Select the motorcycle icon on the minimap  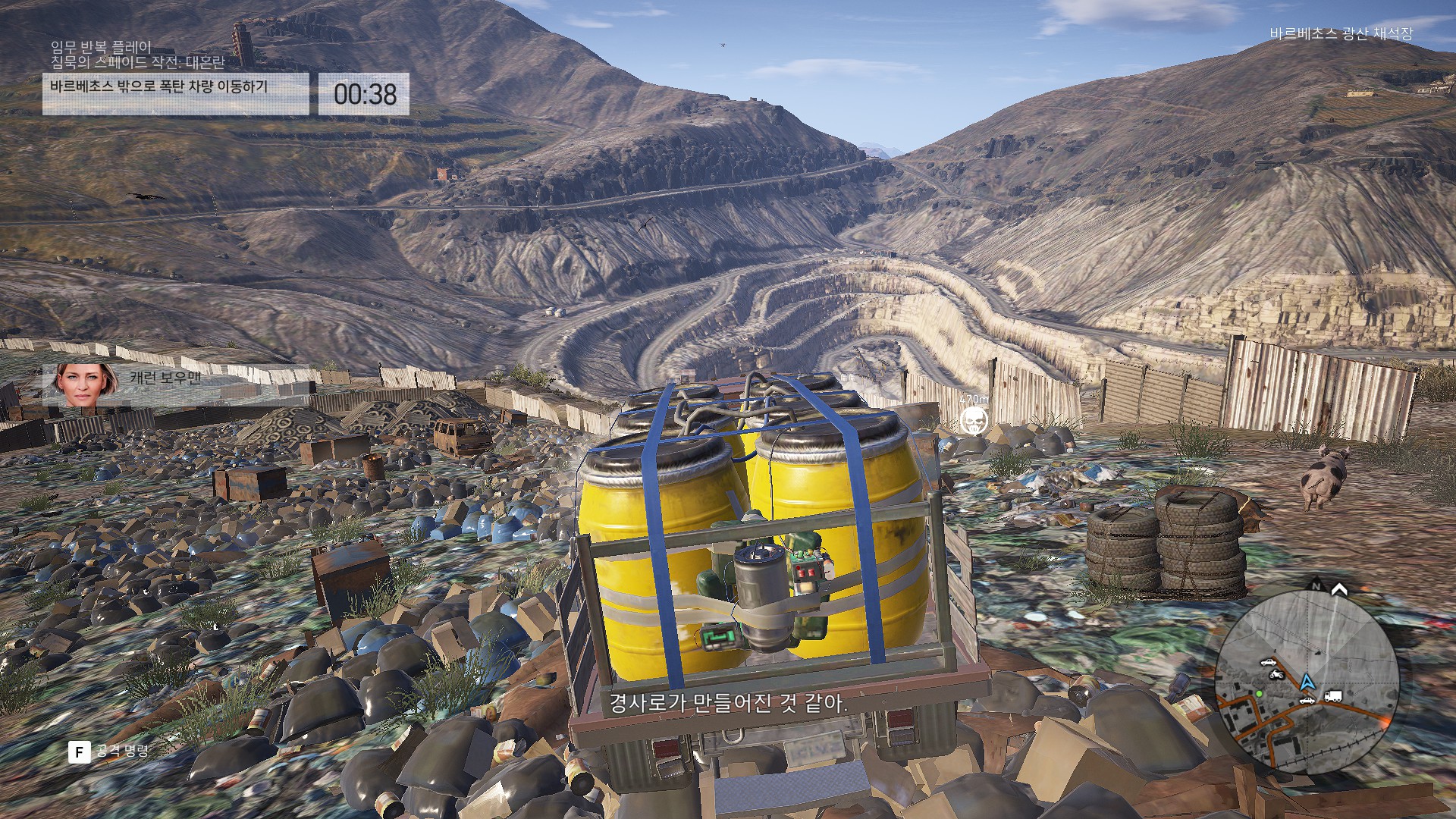coord(1276,674)
